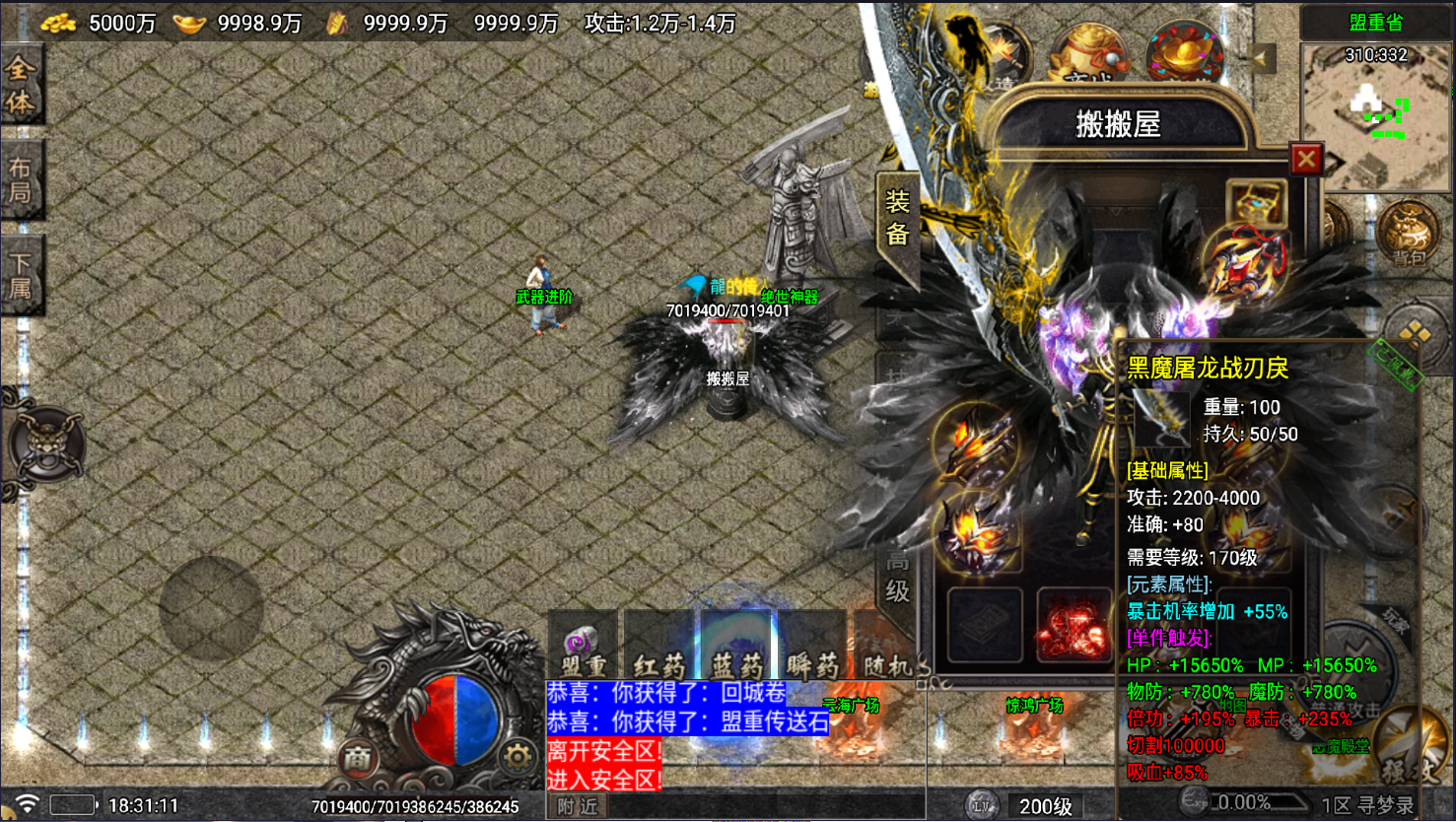This screenshot has width=1456, height=822.
Task: Open the 商 shop button
Action: pos(357,758)
